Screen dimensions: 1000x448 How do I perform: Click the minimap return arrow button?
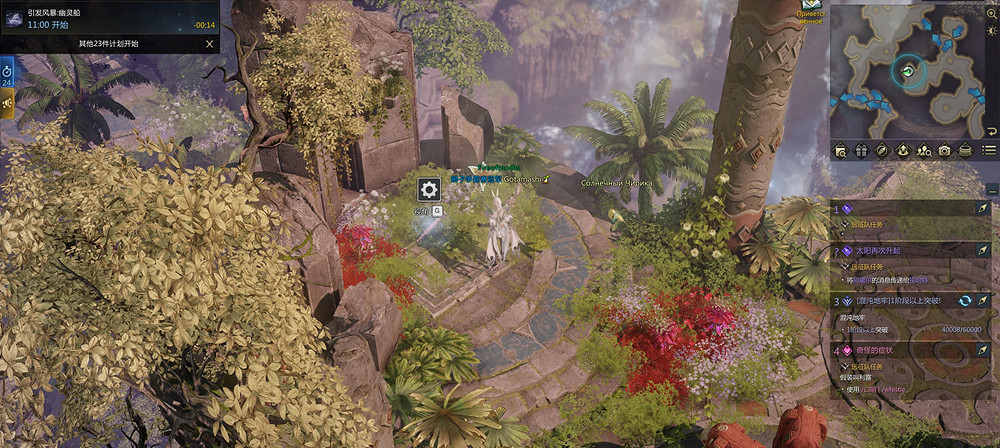990,131
